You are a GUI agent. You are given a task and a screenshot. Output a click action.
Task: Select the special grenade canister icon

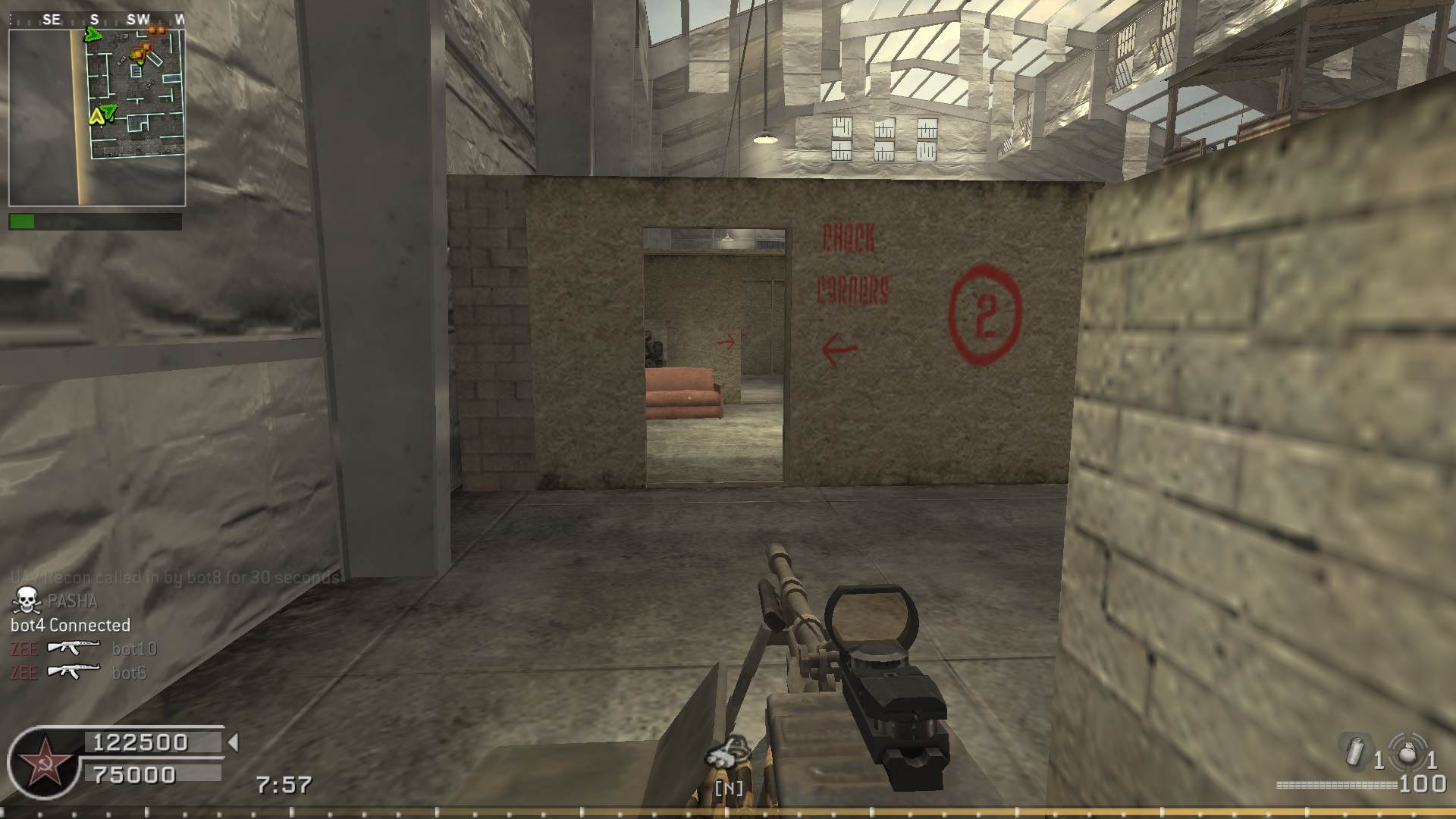tap(1355, 752)
